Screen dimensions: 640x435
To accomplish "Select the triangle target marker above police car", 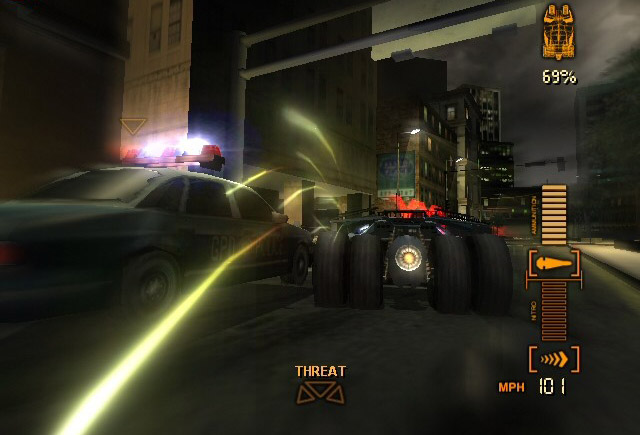I will pyautogui.click(x=133, y=126).
